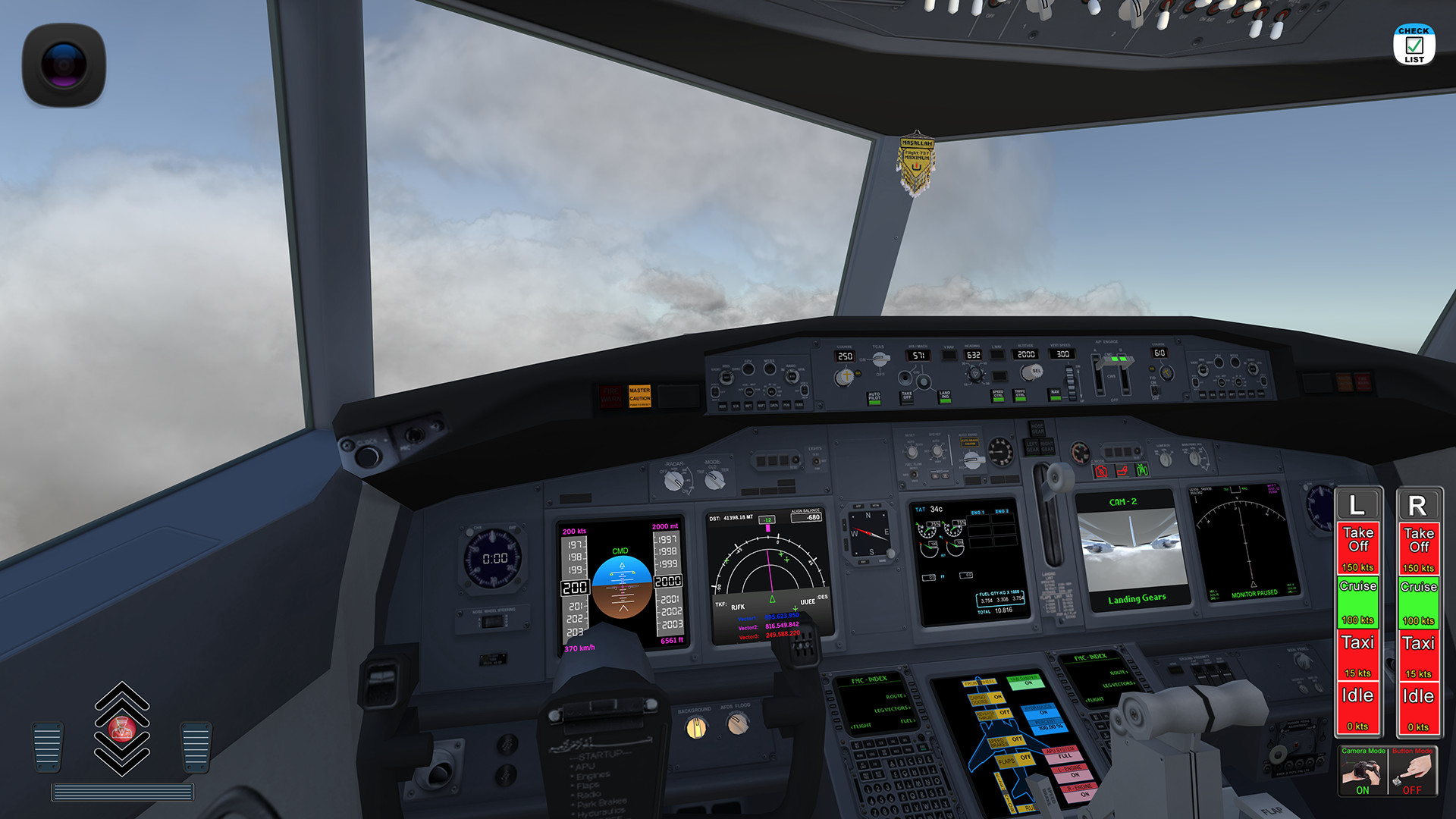This screenshot has height=819, width=1456.
Task: Click the camera icon in top-left corner
Action: click(64, 62)
